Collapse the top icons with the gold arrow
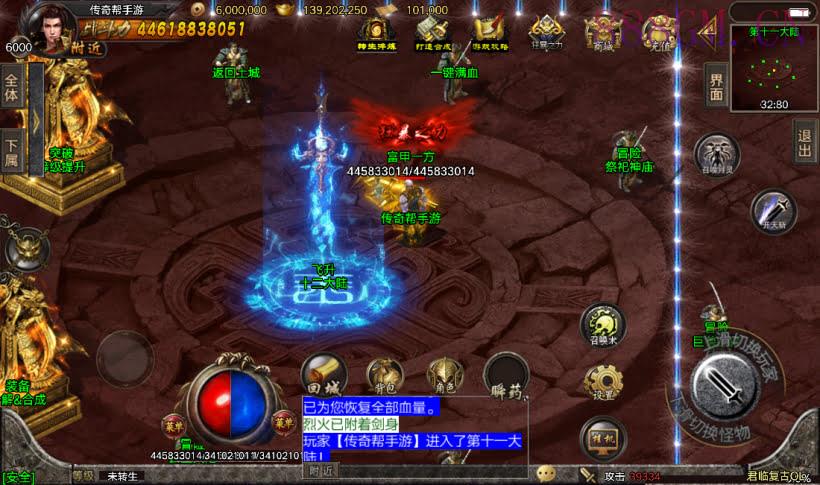Image resolution: width=820 pixels, height=485 pixels. 706,35
